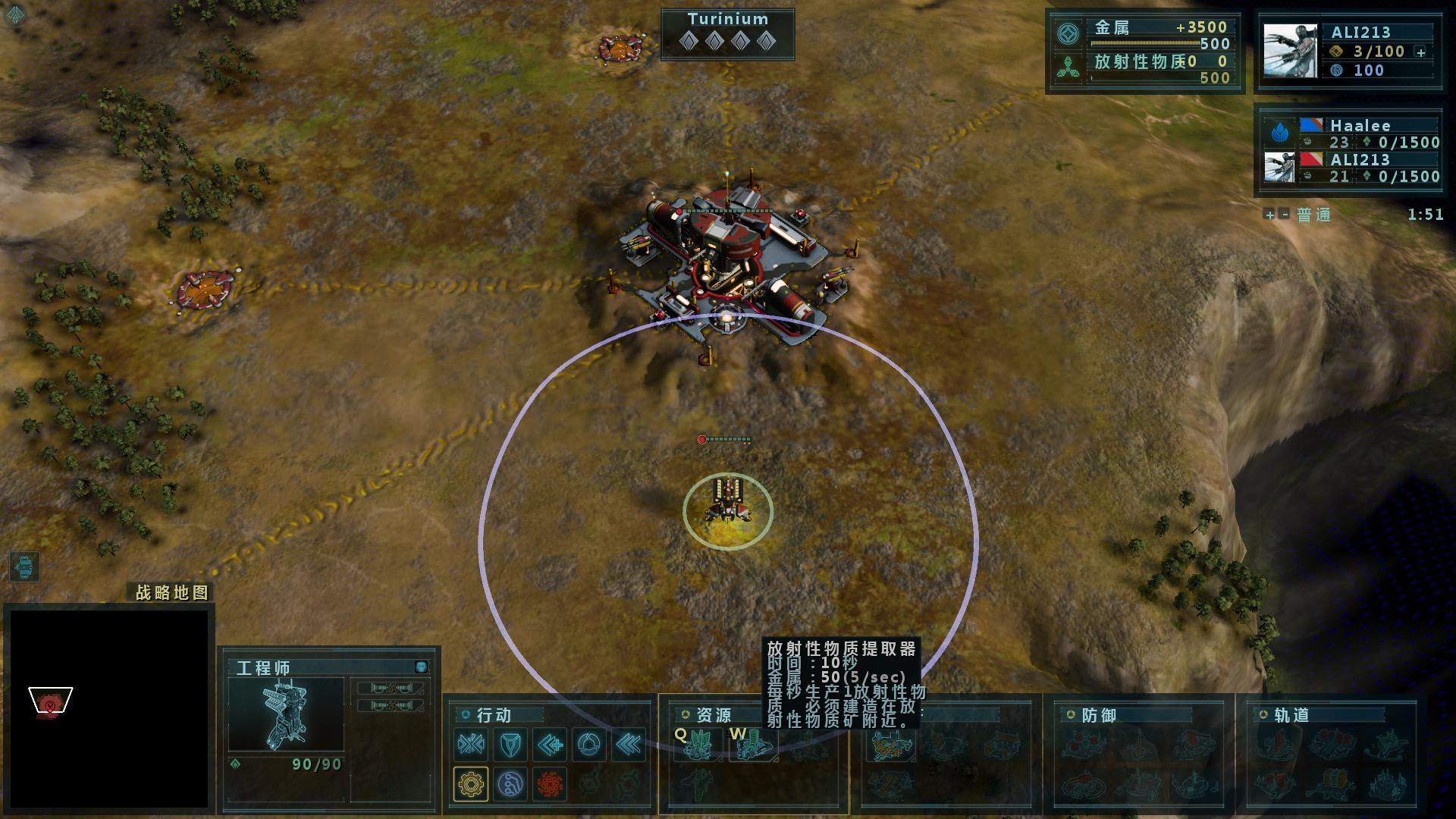Activate the triple-chevron action icon
Image resolution: width=1456 pixels, height=819 pixels.
coord(629,745)
